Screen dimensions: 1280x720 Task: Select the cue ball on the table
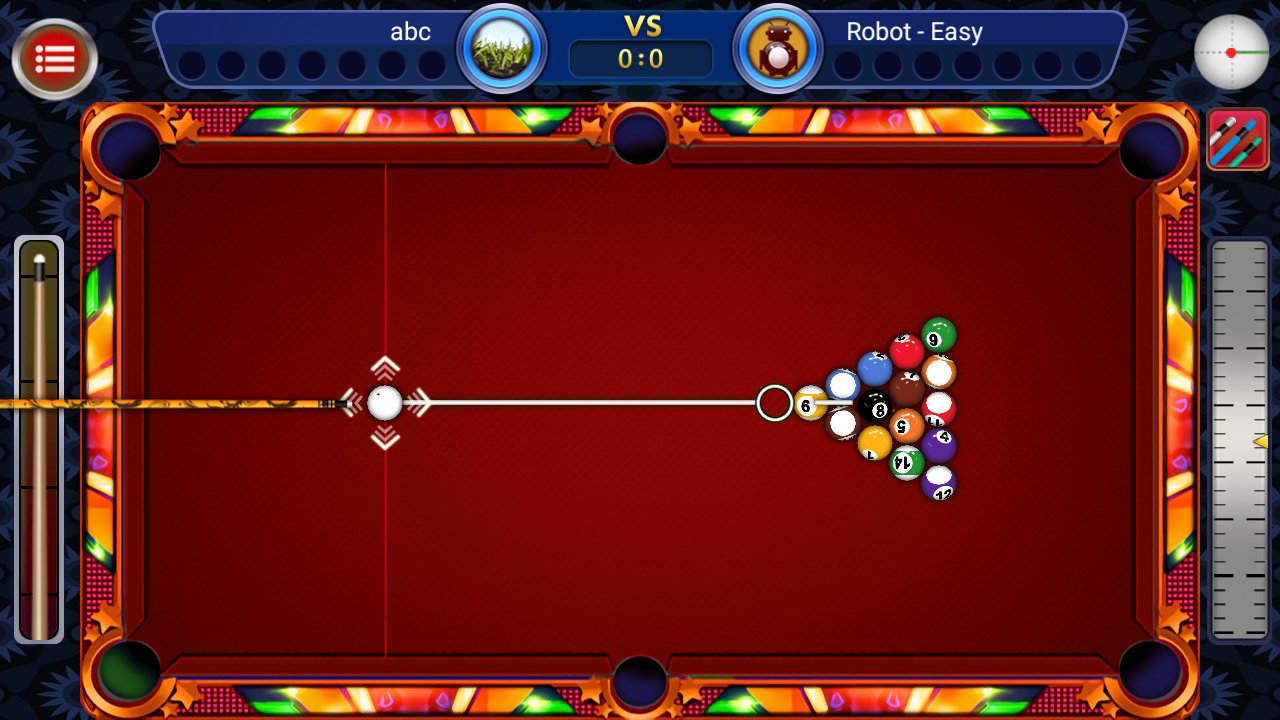386,403
